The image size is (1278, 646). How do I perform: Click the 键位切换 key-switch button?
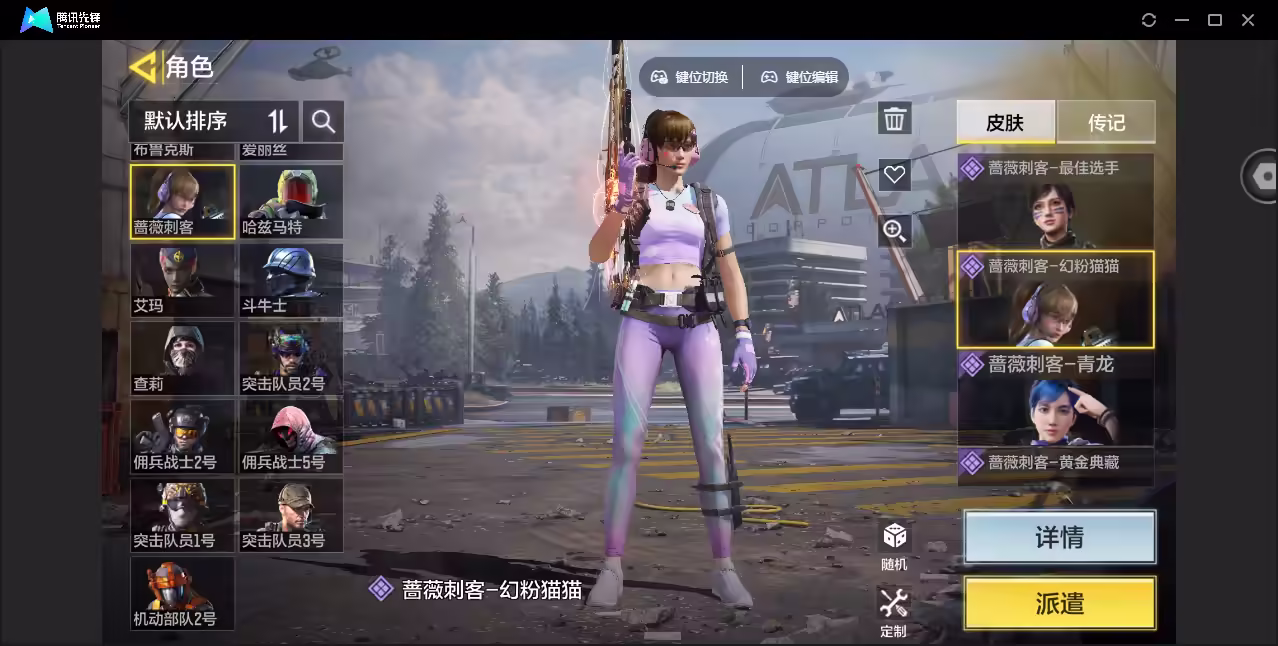click(690, 77)
